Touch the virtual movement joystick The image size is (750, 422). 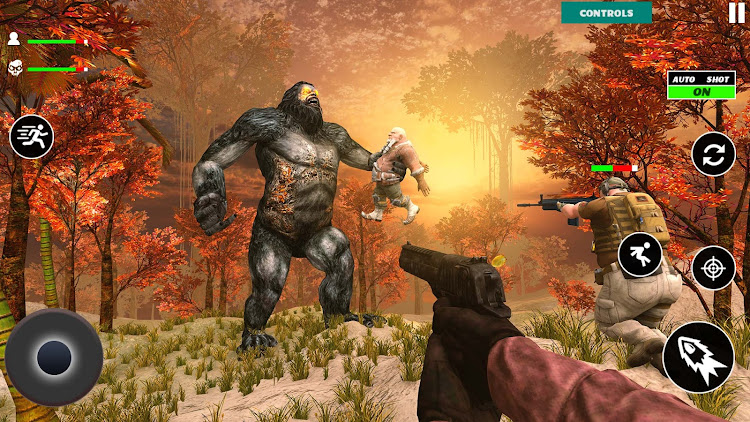[54, 357]
